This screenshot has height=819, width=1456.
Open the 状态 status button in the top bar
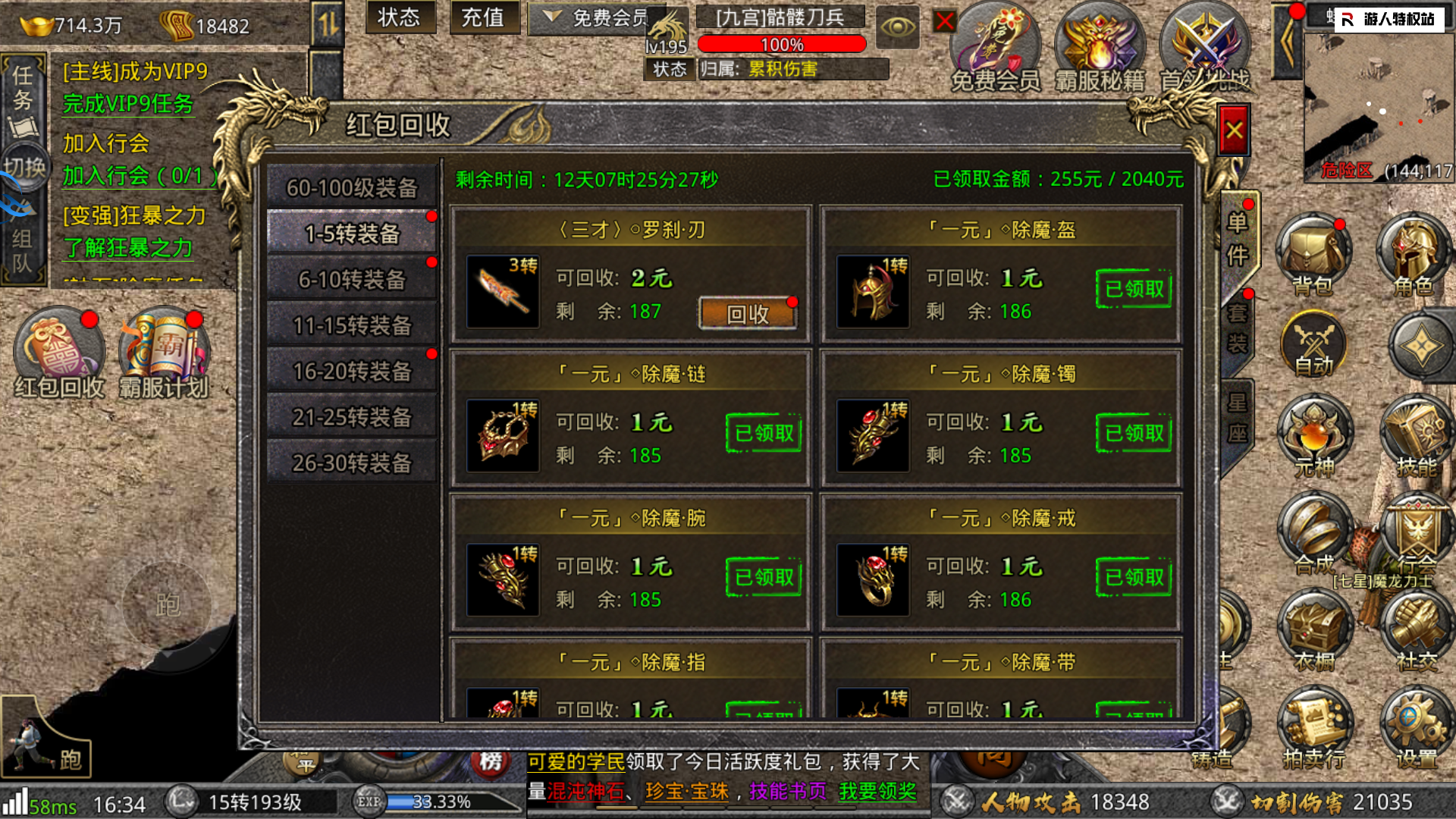[399, 17]
